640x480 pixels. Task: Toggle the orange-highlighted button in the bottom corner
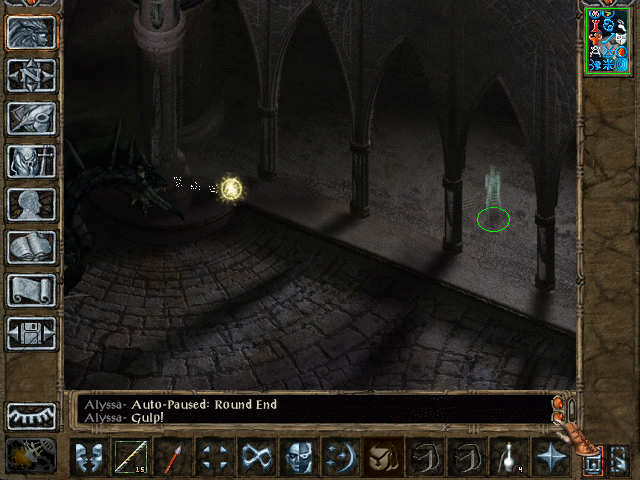click(x=592, y=463)
